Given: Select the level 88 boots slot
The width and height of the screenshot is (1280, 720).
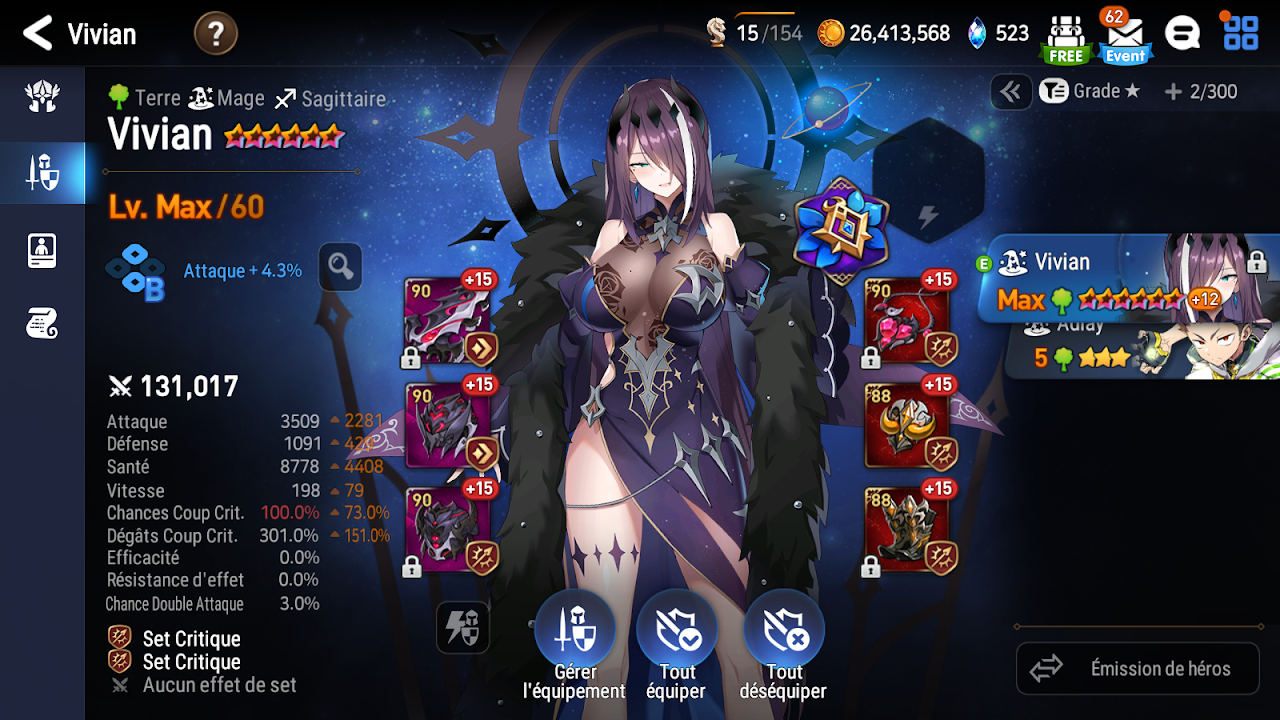Looking at the screenshot, I should click(906, 531).
